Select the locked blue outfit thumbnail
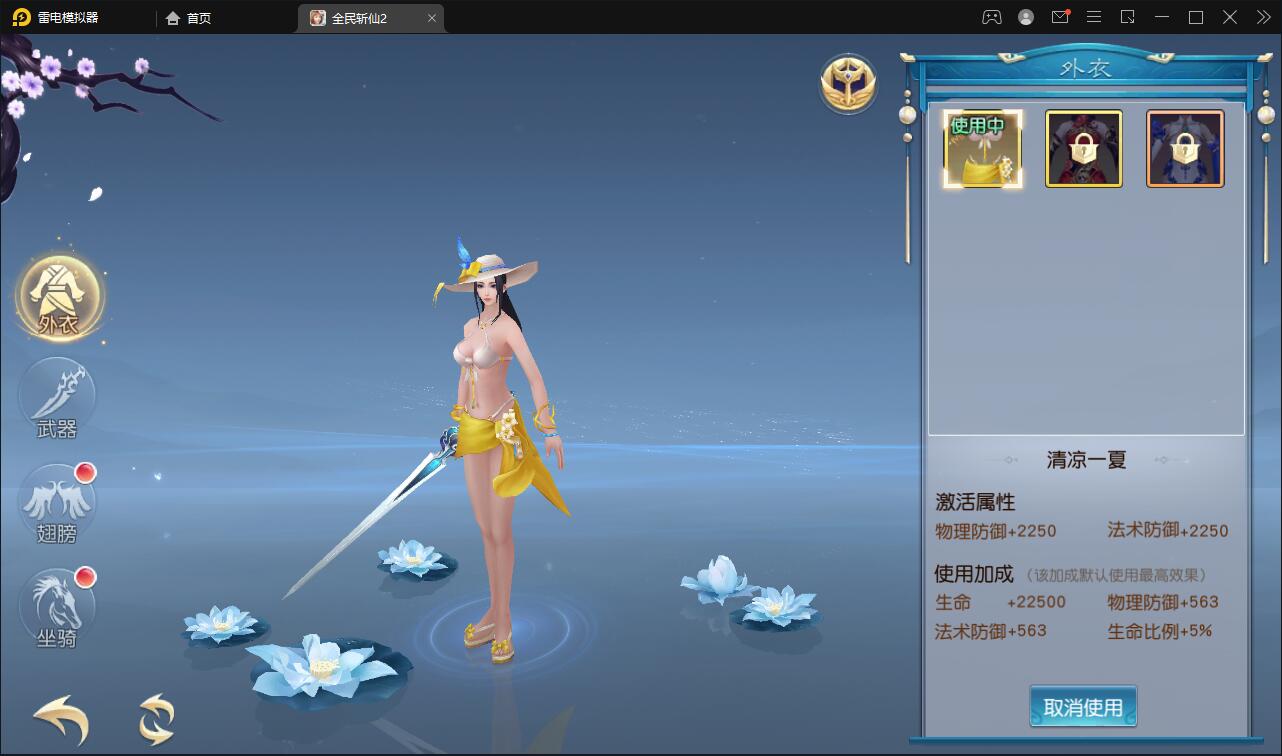Viewport: 1282px width, 756px height. (1185, 148)
